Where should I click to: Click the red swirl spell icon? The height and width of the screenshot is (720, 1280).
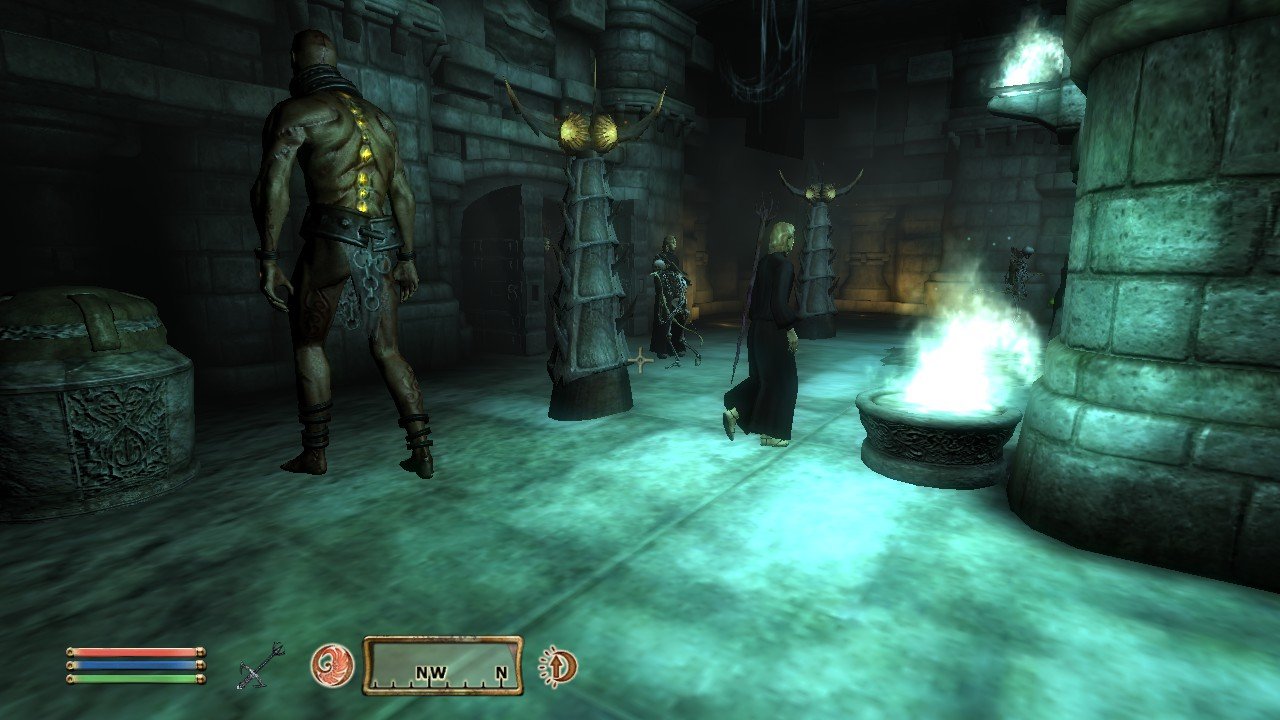pos(332,665)
